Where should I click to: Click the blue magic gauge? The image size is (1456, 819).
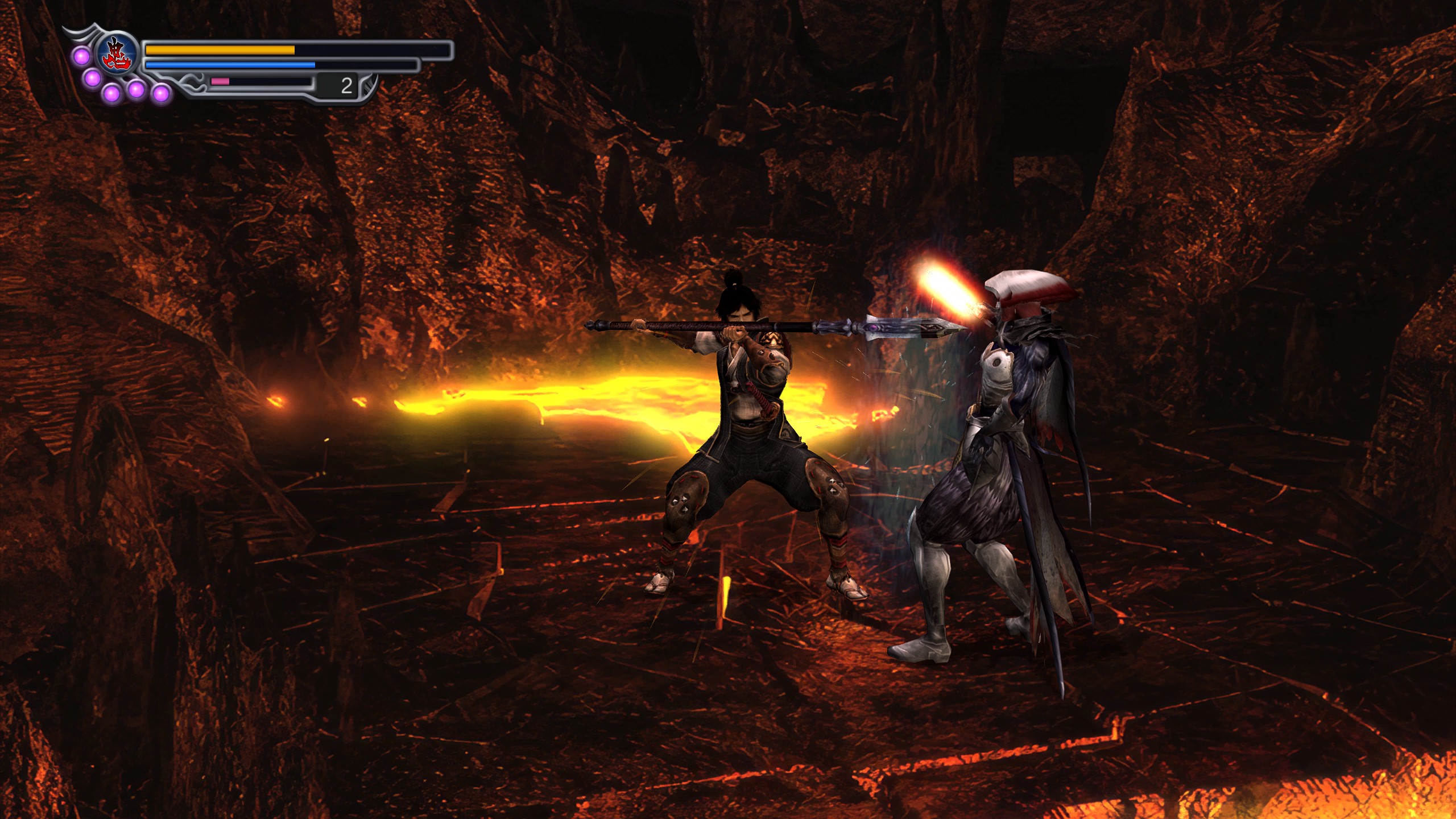tap(227, 67)
